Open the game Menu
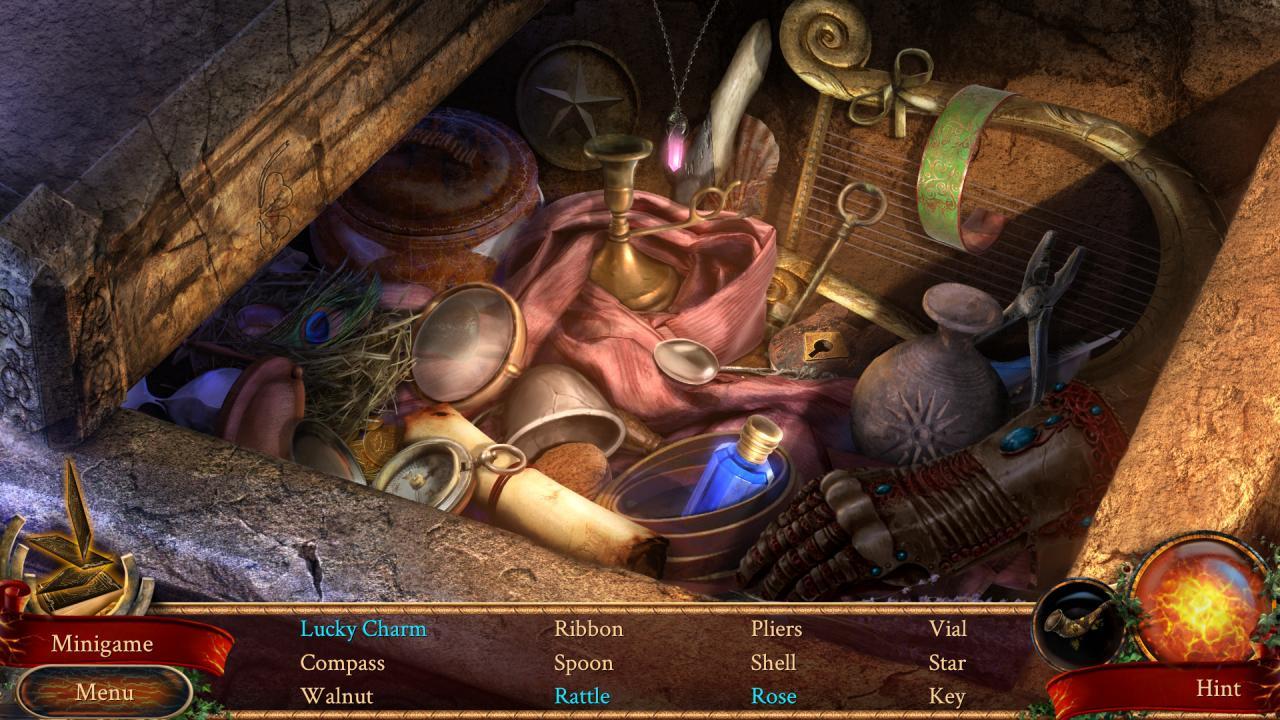Image resolution: width=1280 pixels, height=720 pixels. point(103,690)
